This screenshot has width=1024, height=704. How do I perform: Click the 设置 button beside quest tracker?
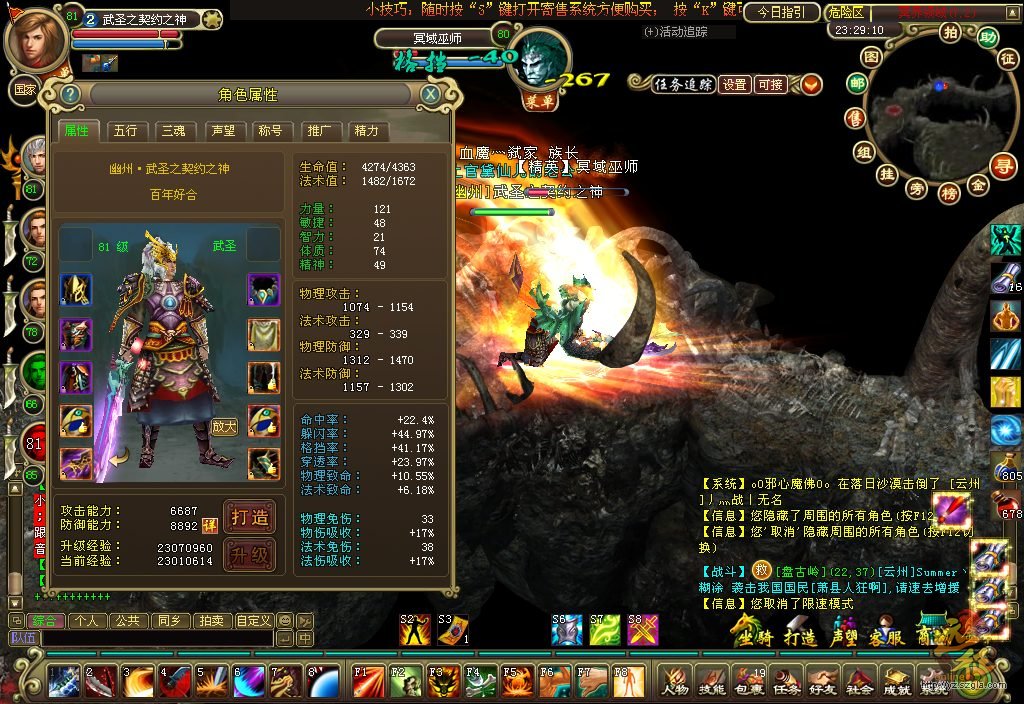[735, 85]
